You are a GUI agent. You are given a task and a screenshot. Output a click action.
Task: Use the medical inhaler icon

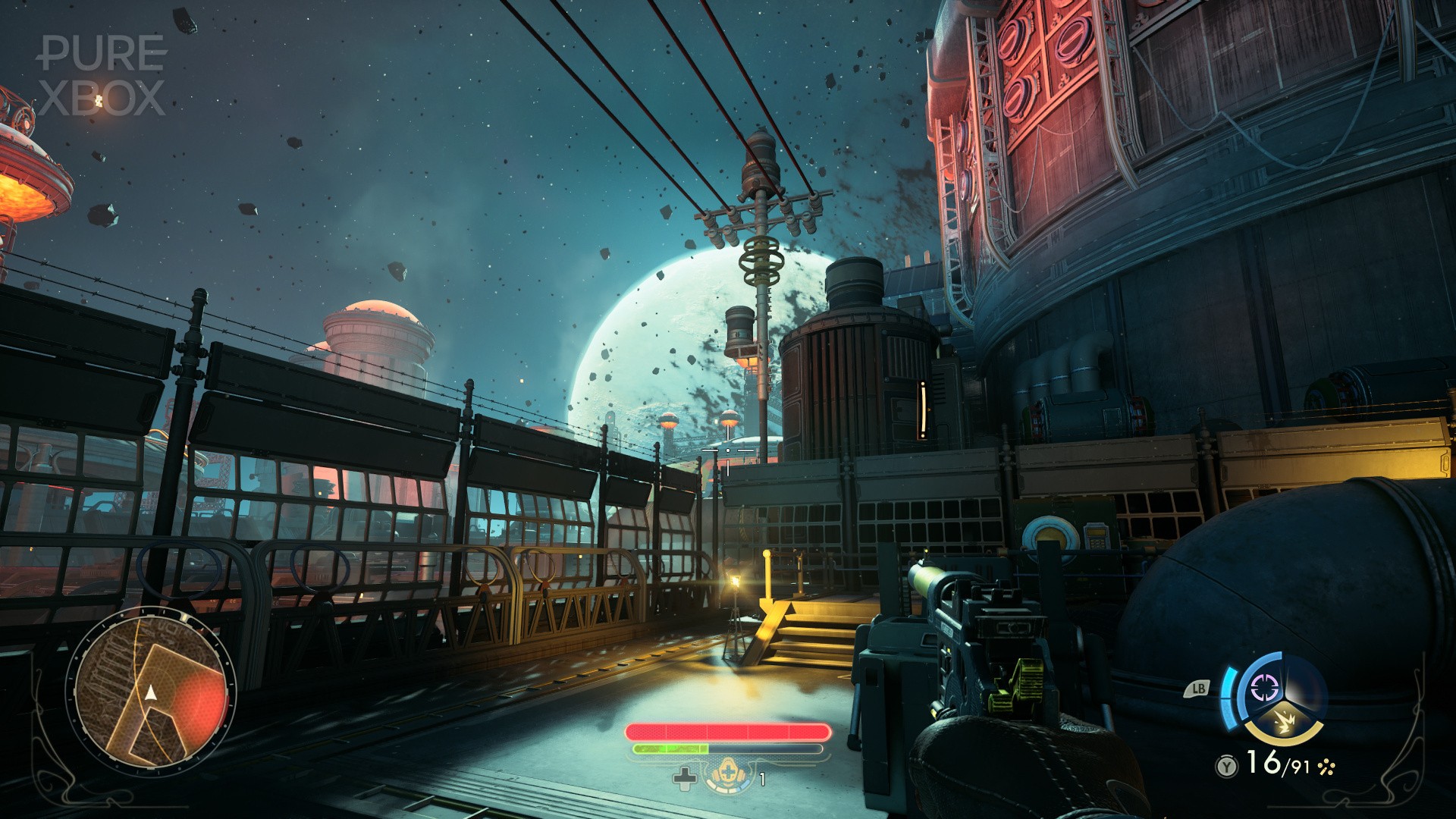pyautogui.click(x=728, y=777)
